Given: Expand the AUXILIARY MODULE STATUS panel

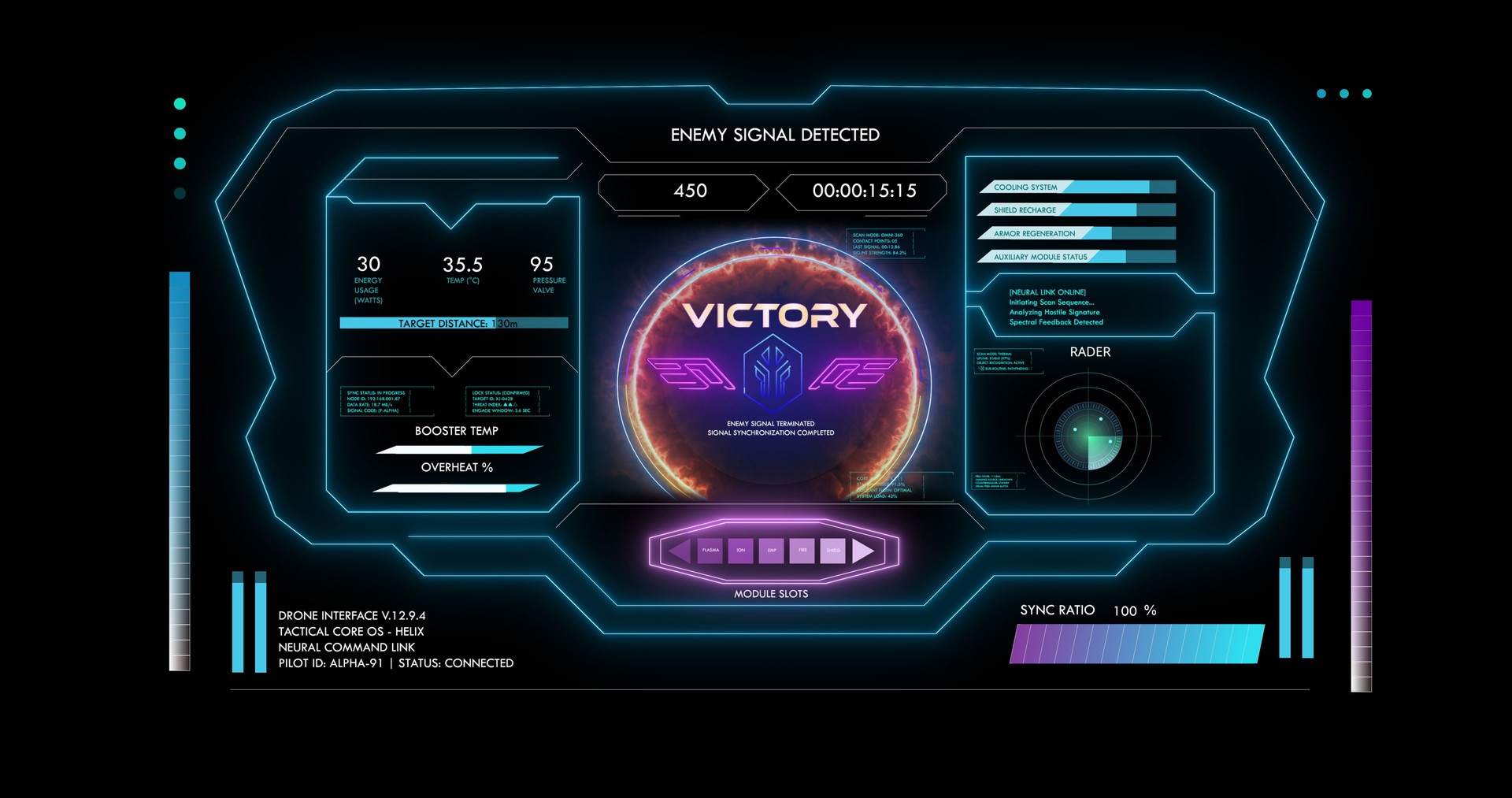Looking at the screenshot, I should (x=1077, y=257).
